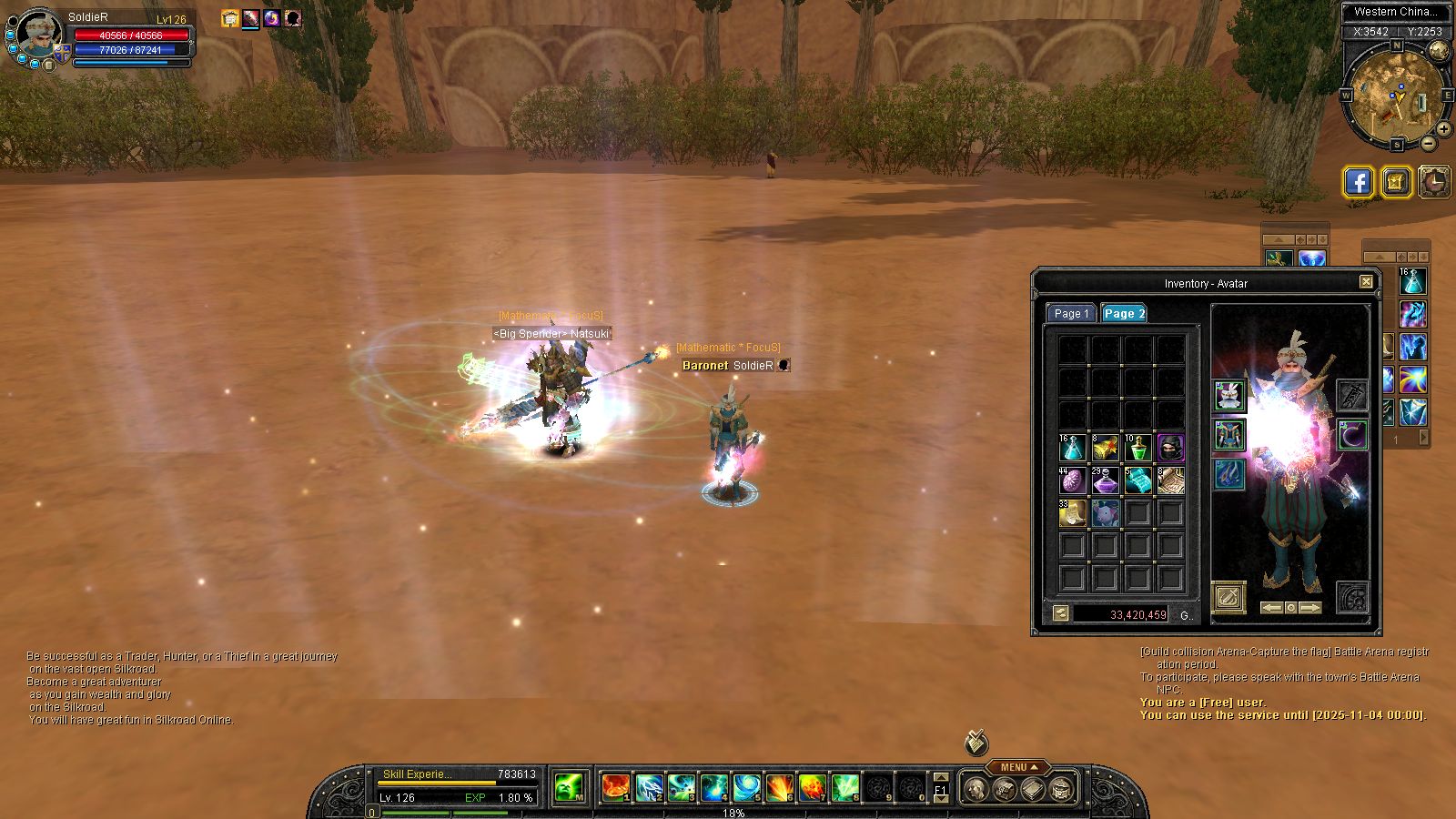Select the crescent moon accessory slot
Screen dimensions: 1456x819
[1352, 435]
